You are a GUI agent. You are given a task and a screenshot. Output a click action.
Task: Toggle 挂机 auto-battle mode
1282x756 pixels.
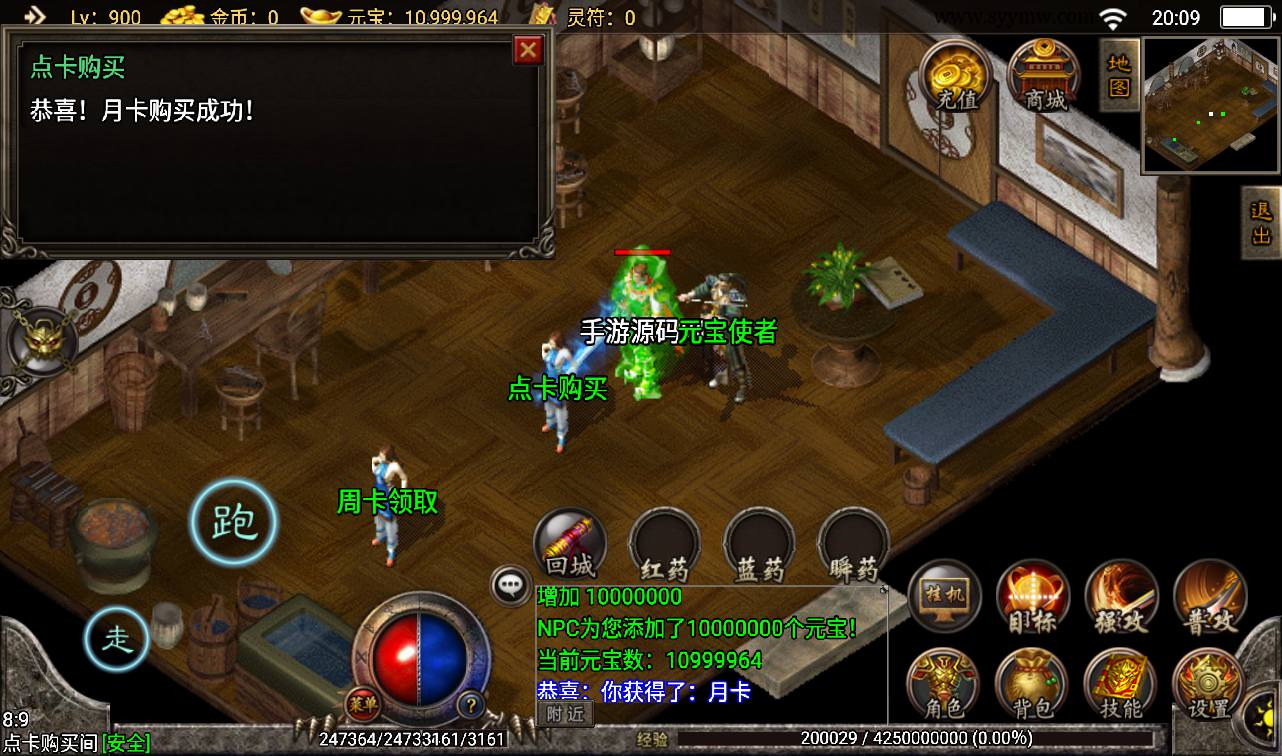click(945, 597)
